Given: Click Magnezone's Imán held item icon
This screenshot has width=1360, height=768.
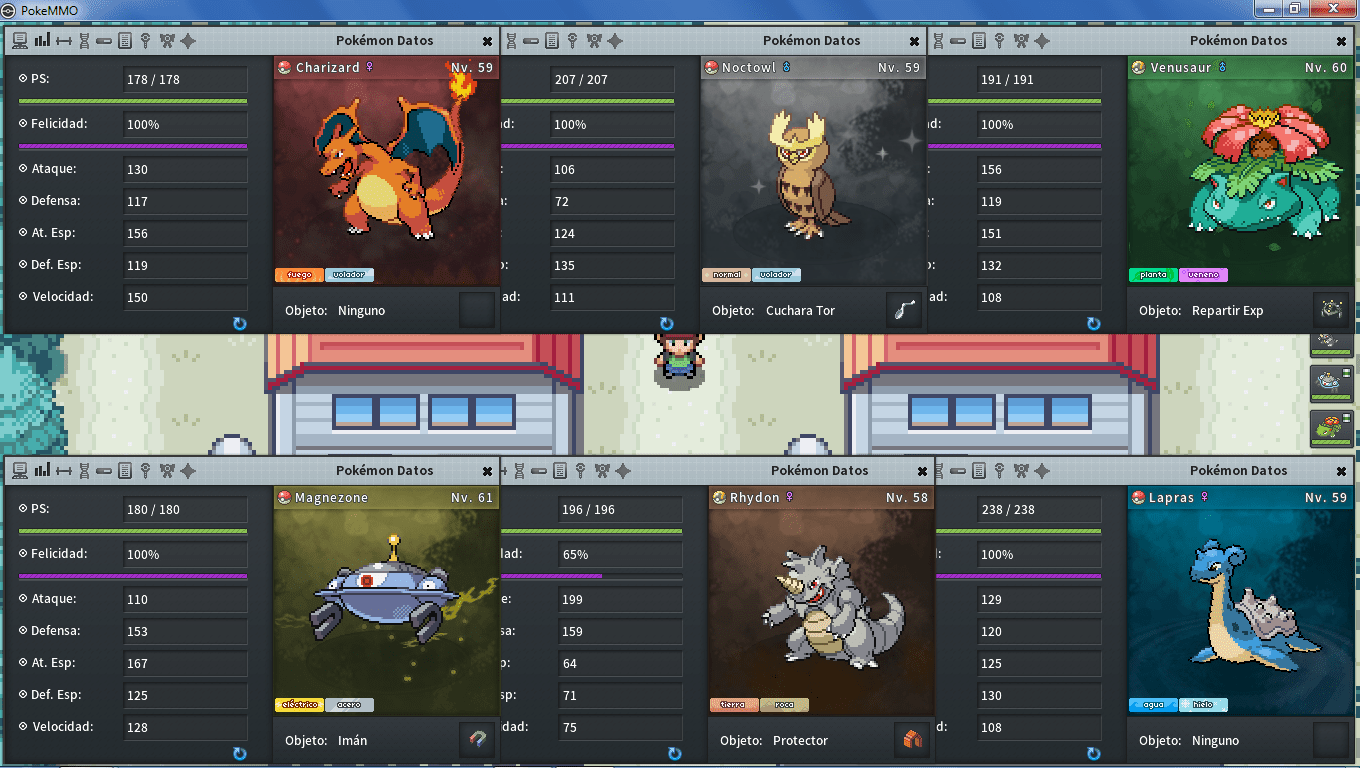Looking at the screenshot, I should click(476, 740).
